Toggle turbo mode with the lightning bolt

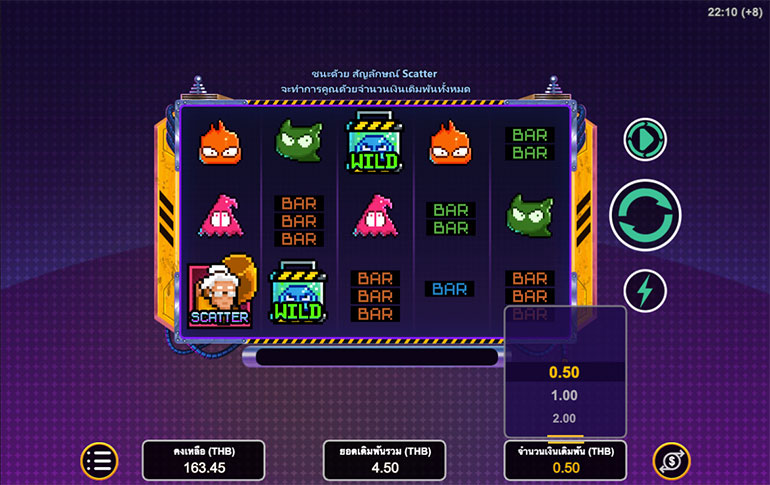coord(645,290)
